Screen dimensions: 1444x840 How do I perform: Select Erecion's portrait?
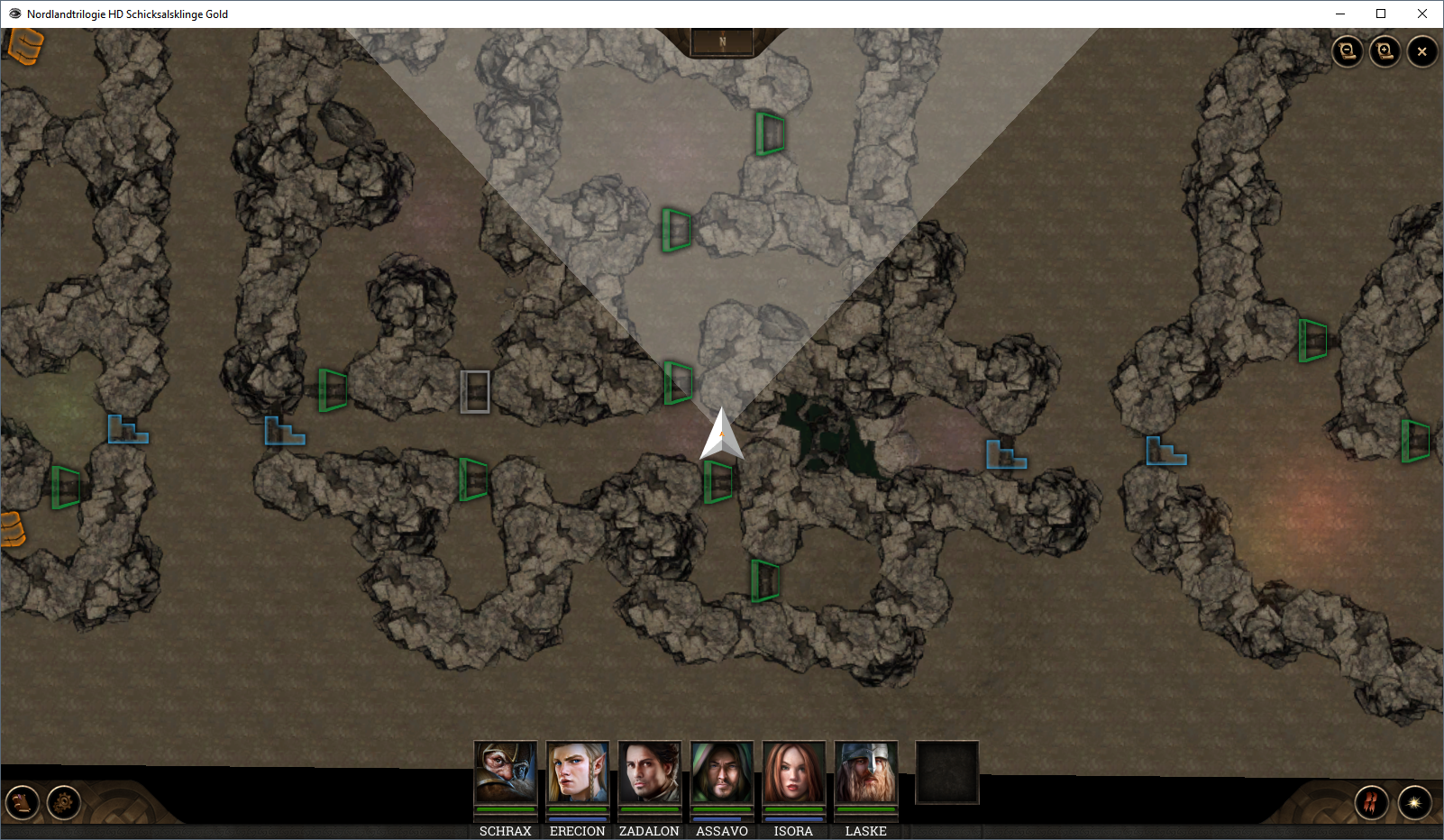[578, 773]
